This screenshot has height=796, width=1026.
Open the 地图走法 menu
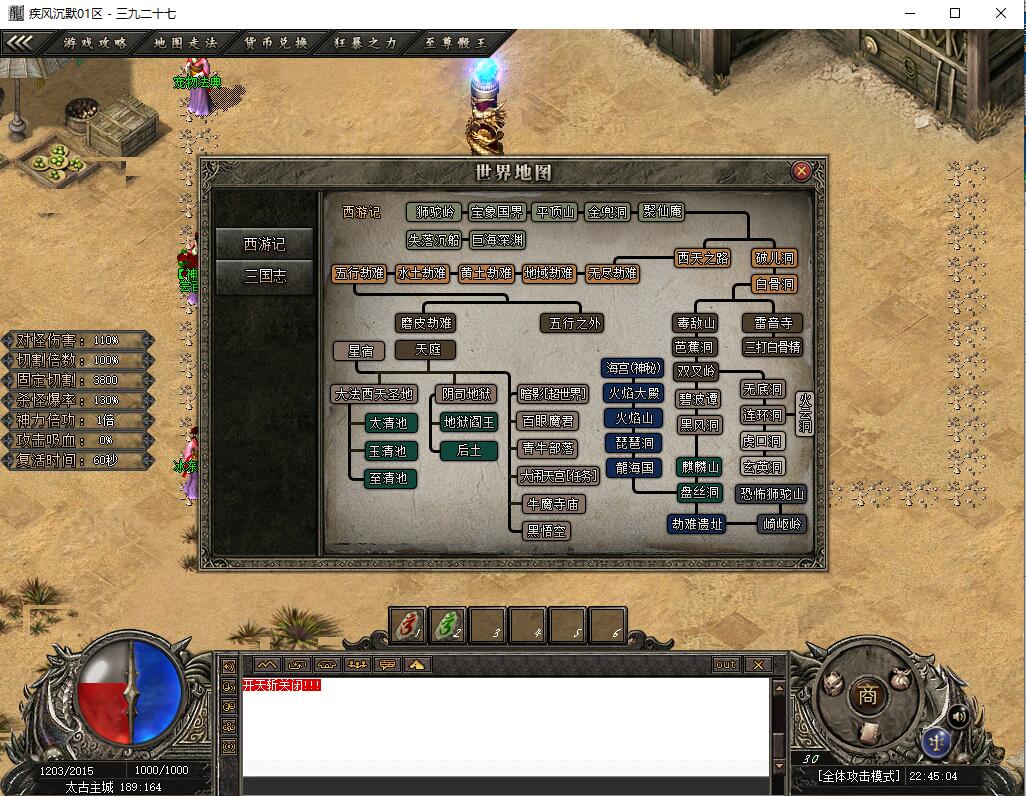click(x=185, y=43)
